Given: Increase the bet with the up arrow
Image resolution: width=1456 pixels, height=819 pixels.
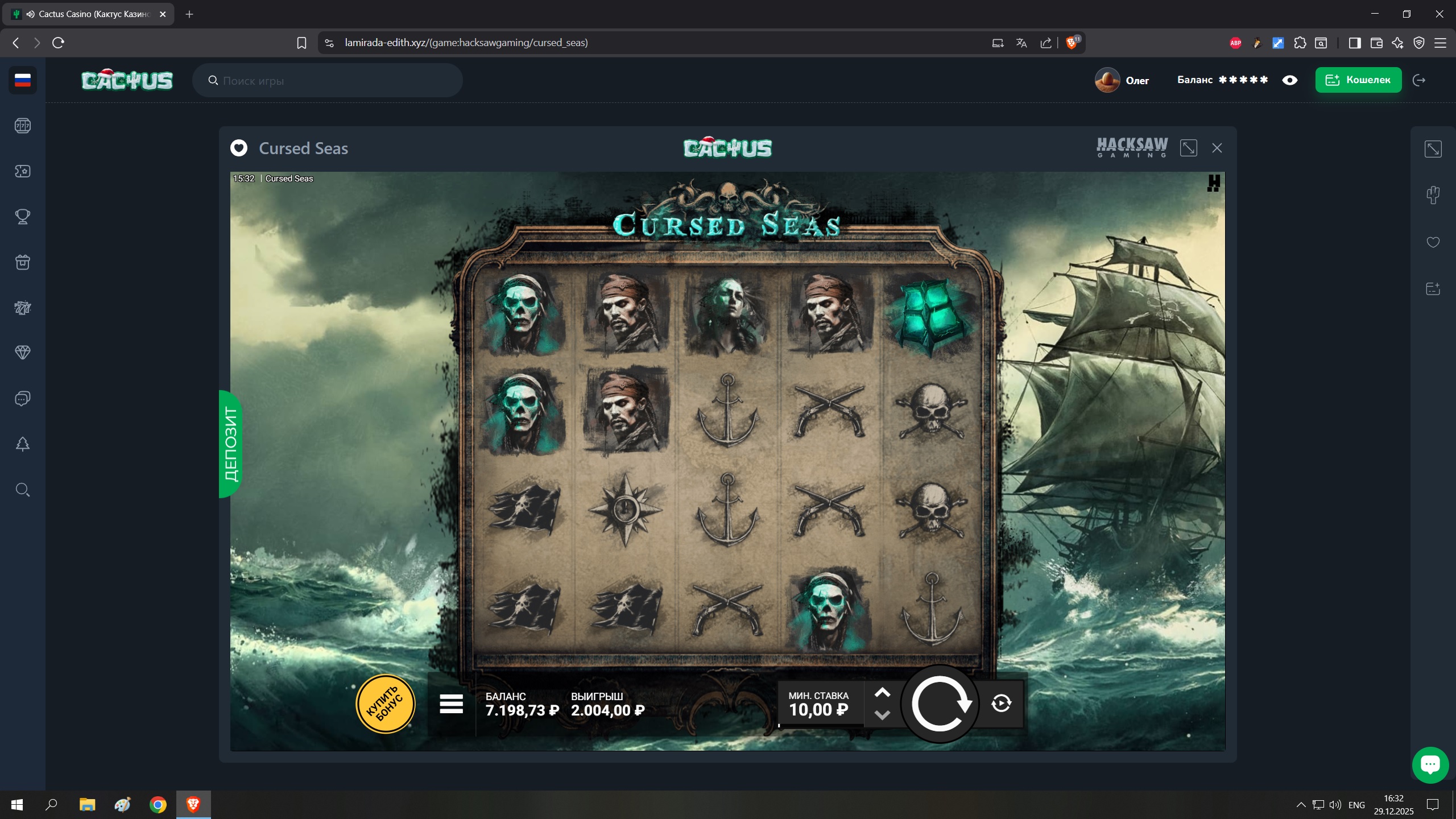Looking at the screenshot, I should pyautogui.click(x=882, y=692).
